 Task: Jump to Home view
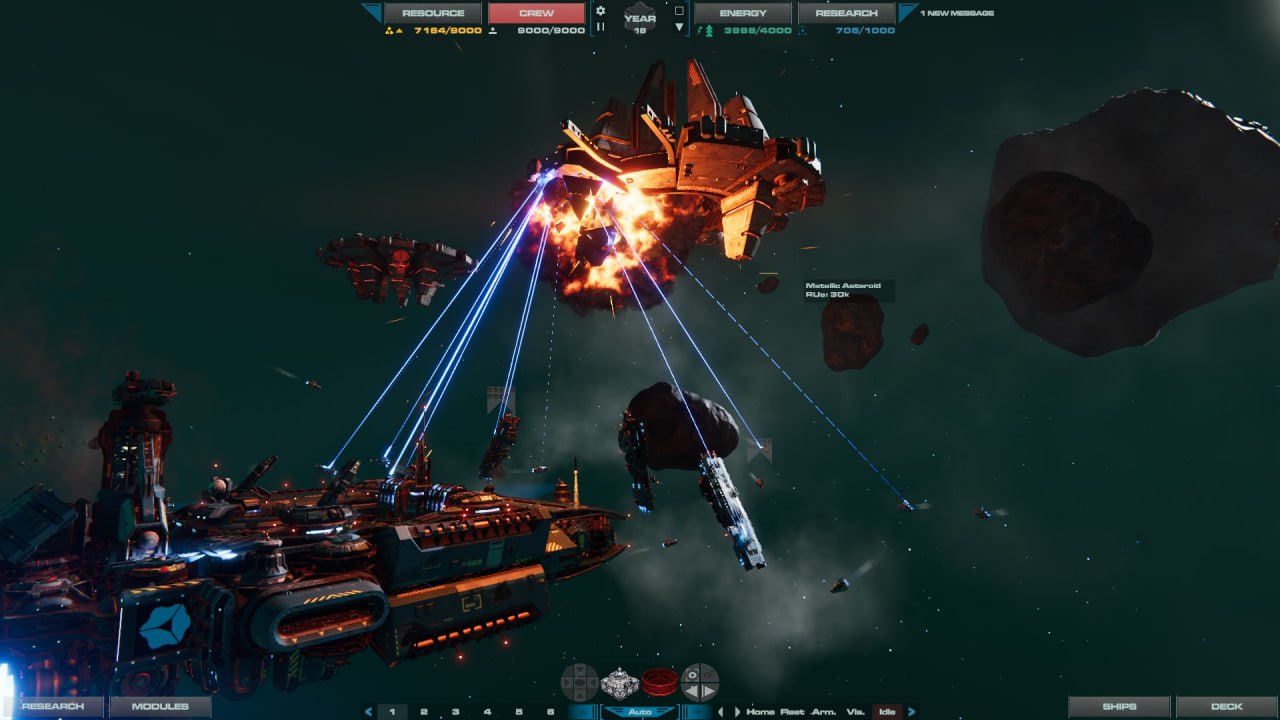click(760, 712)
